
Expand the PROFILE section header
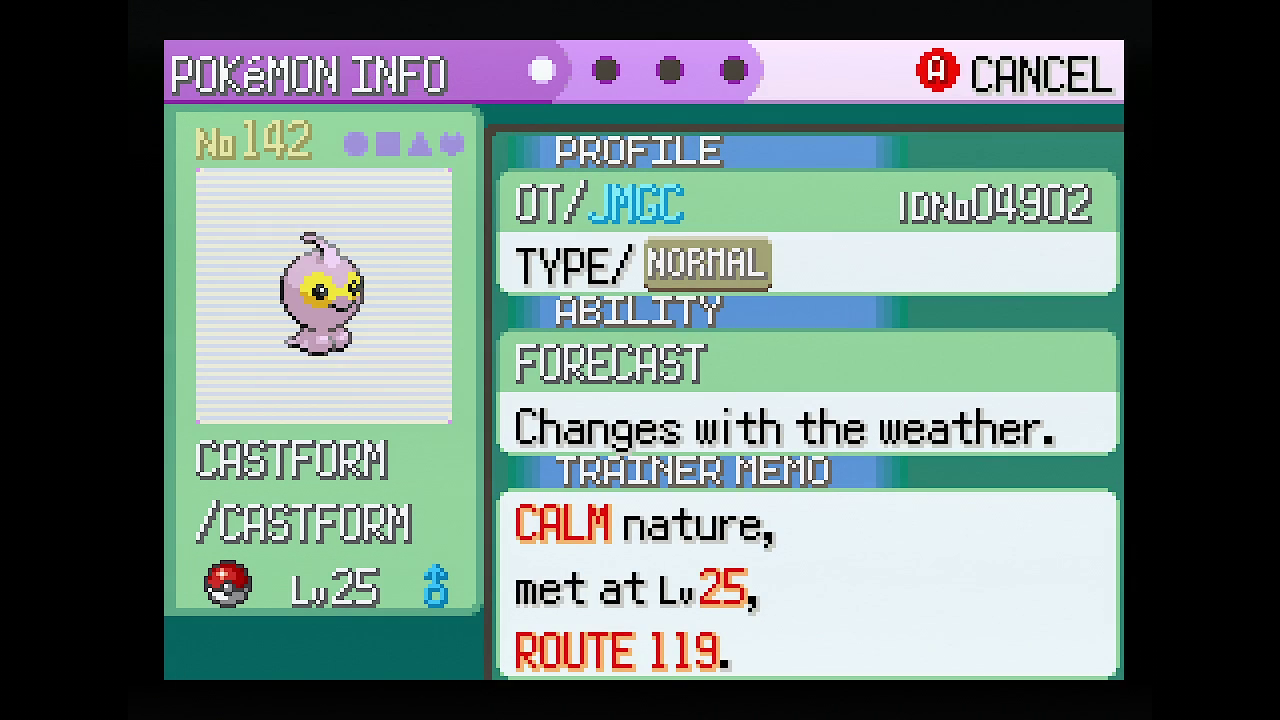[x=637, y=149]
